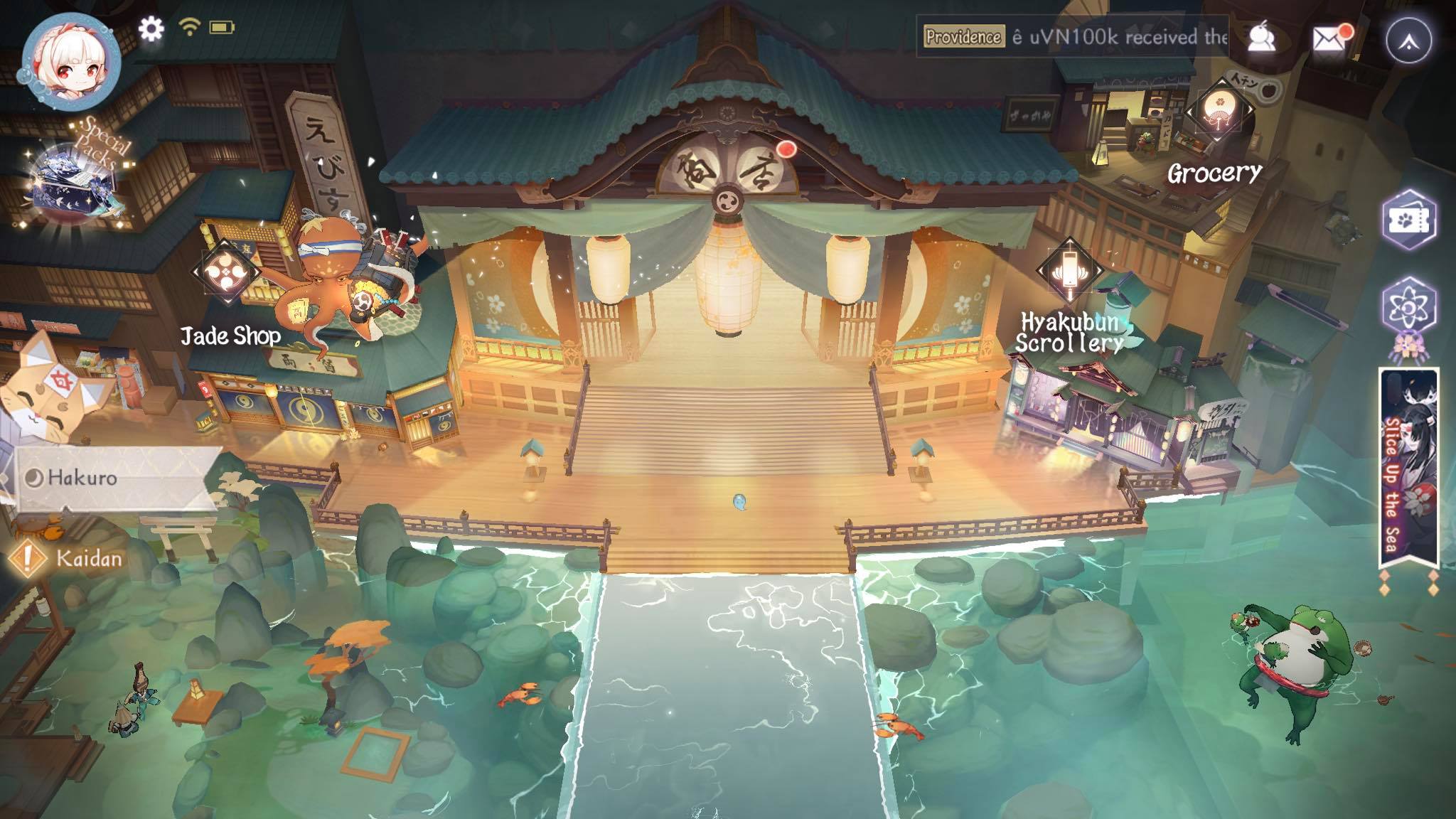This screenshot has width=1456, height=819.
Task: Open the Slice Up the Sea event banner
Action: (x=1408, y=469)
